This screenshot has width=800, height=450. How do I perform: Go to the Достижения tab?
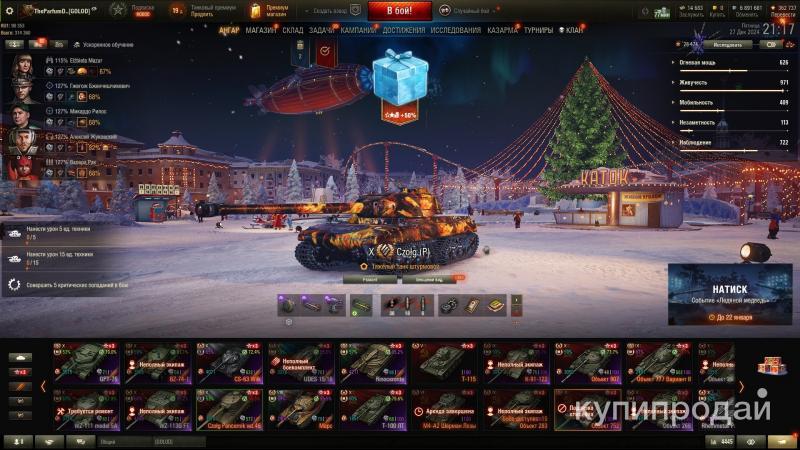[403, 30]
